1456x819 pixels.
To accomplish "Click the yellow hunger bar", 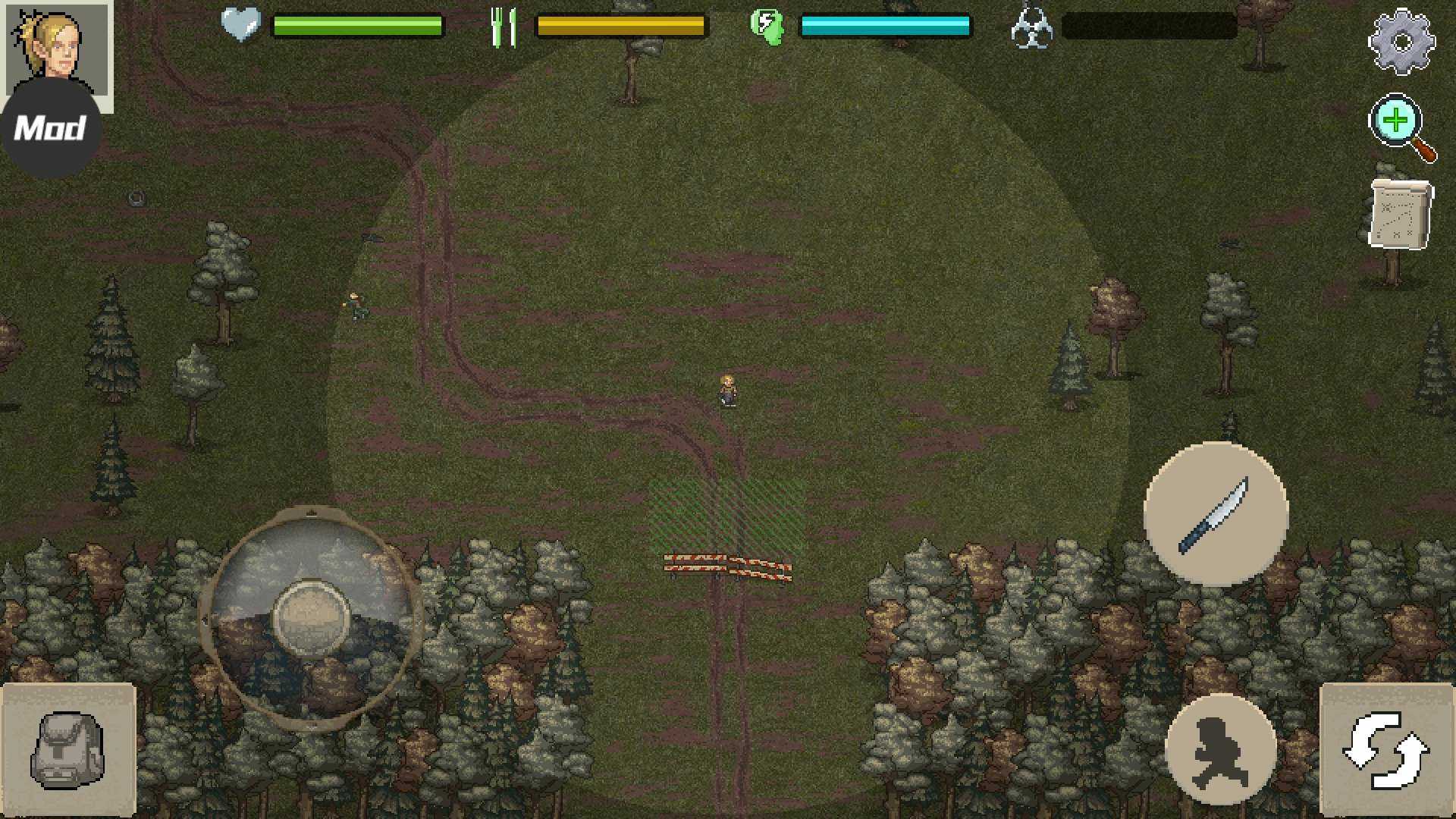I will (x=622, y=25).
